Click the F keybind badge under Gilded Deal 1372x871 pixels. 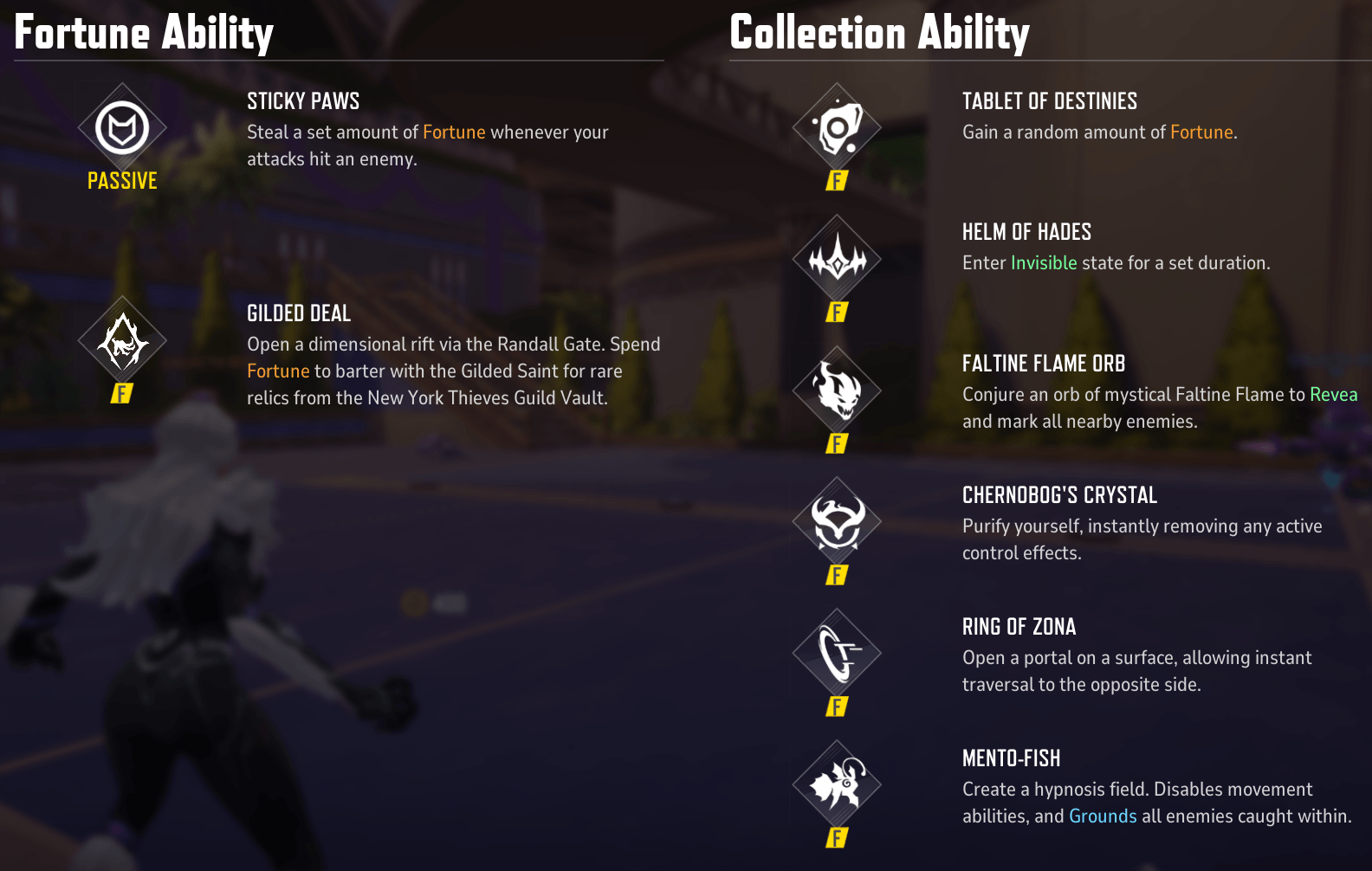coord(121,394)
